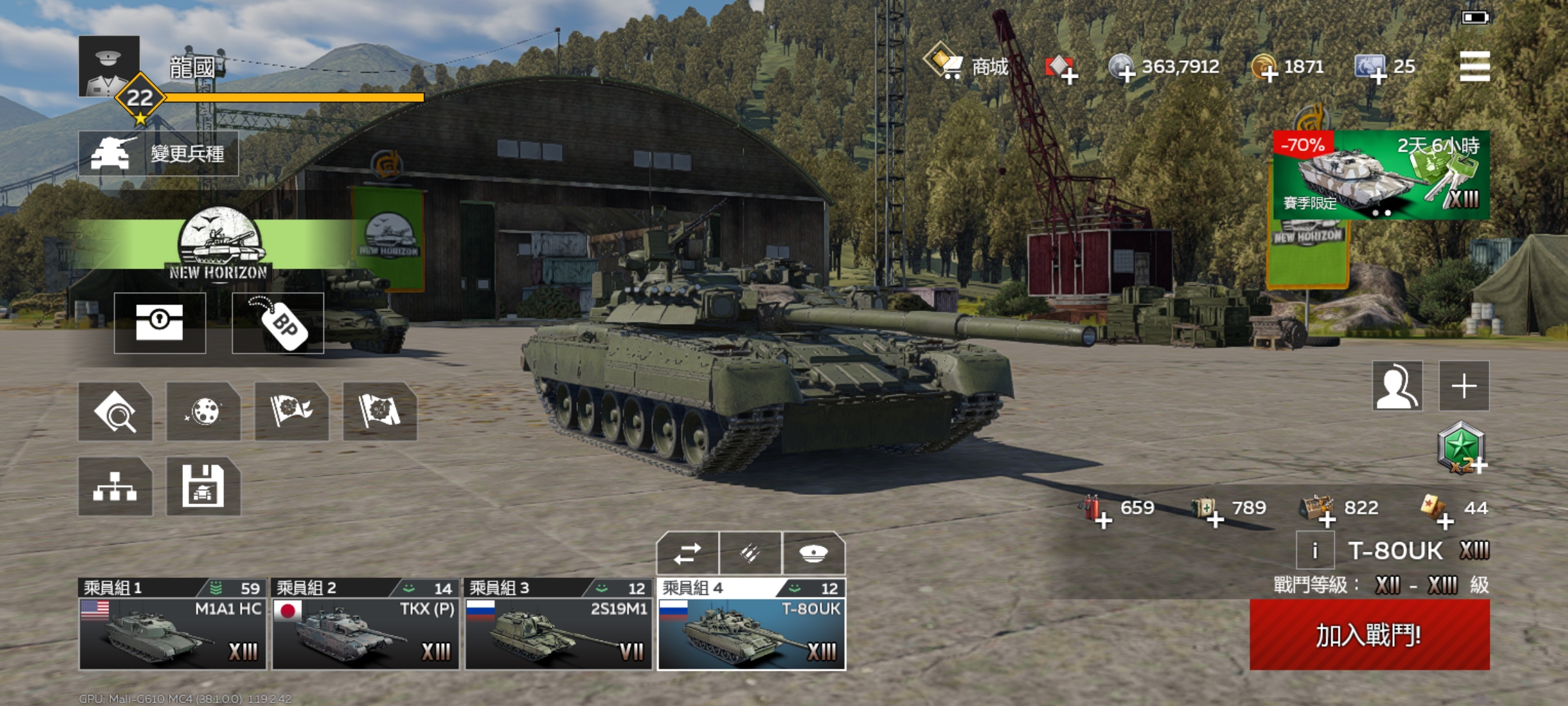The width and height of the screenshot is (1568, 706).
Task: Open the vehicle preset save icon
Action: click(x=203, y=487)
